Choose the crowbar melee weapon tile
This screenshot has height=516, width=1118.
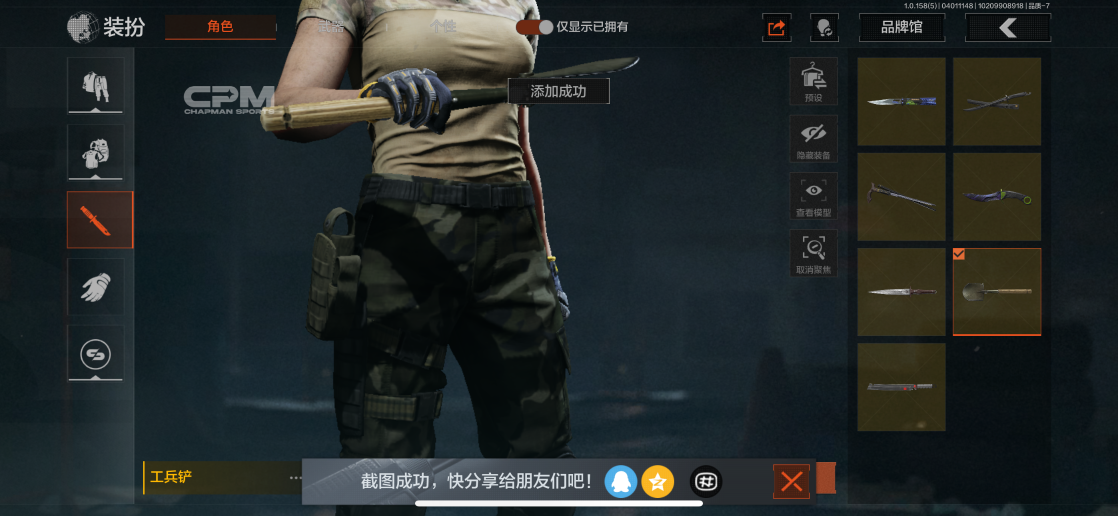coord(901,196)
